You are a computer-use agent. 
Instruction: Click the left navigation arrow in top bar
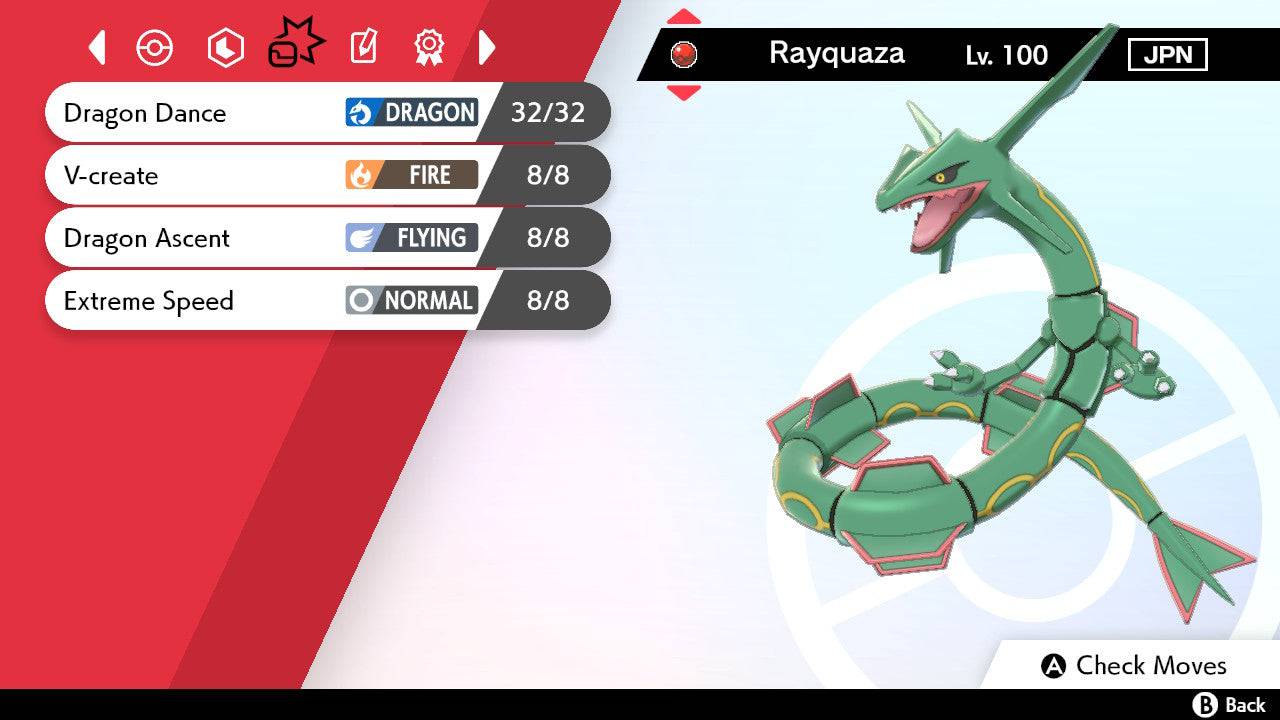point(96,46)
